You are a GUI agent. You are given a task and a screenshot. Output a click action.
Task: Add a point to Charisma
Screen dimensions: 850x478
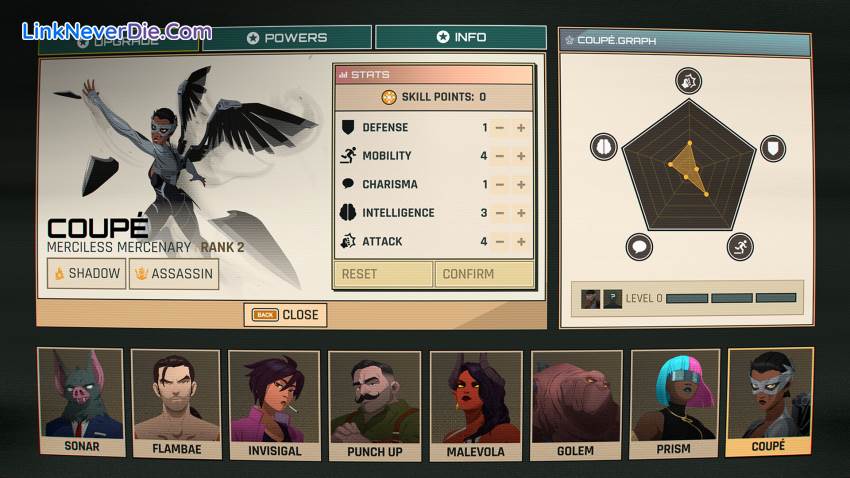pos(521,185)
